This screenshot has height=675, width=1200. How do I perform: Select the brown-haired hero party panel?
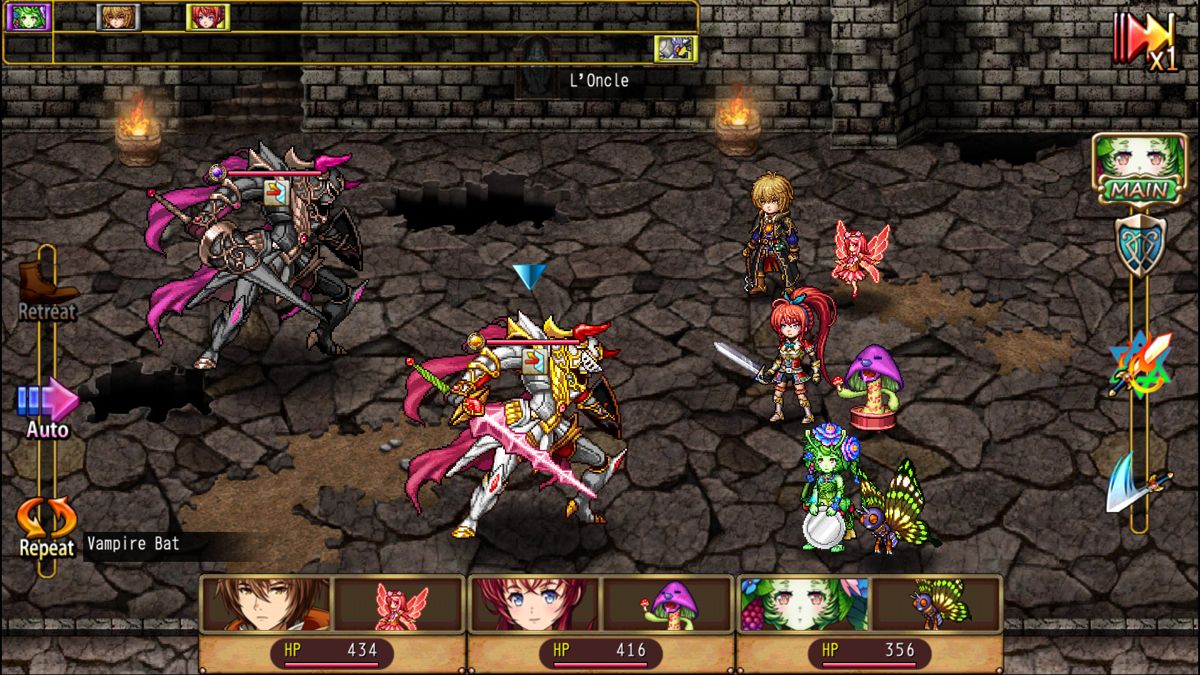[332, 622]
